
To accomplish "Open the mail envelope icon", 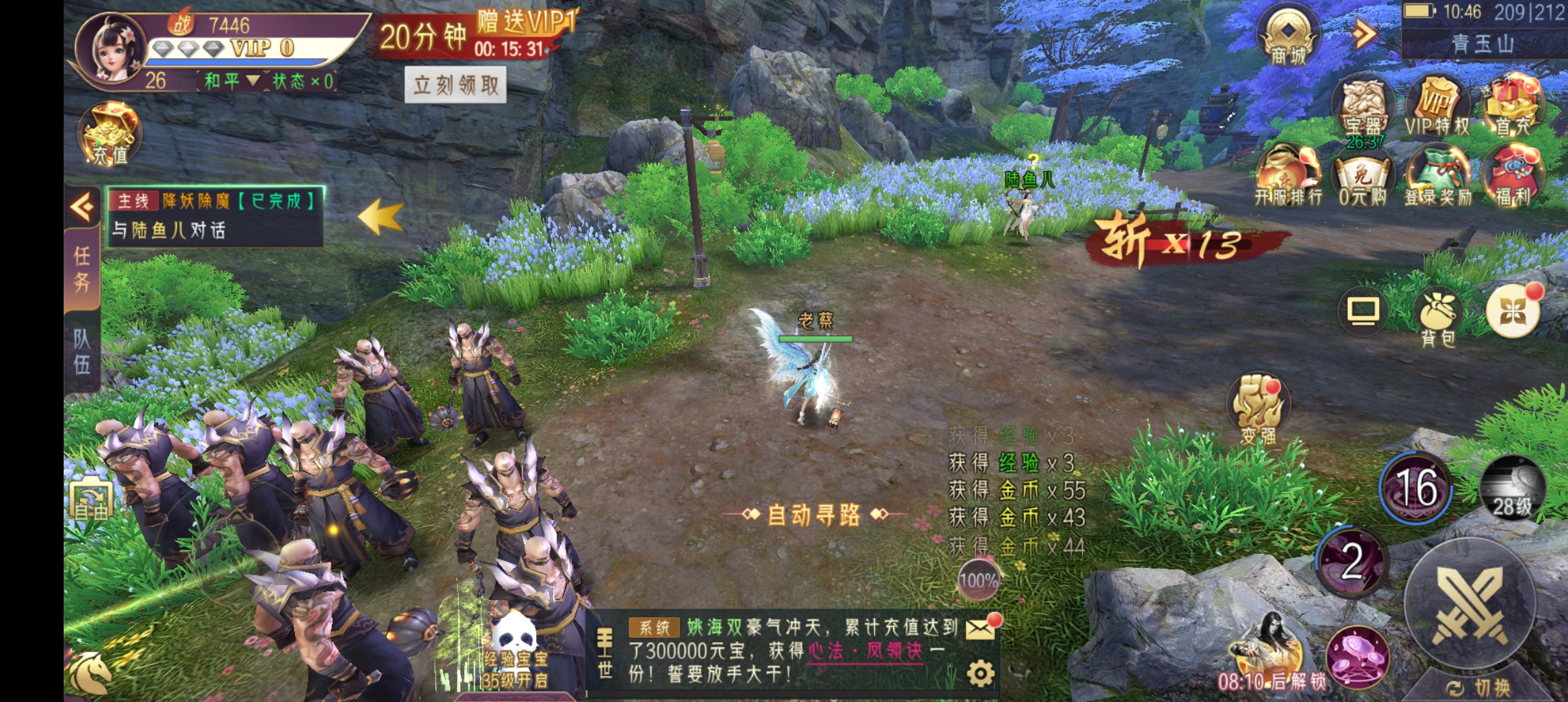I will pos(981,628).
